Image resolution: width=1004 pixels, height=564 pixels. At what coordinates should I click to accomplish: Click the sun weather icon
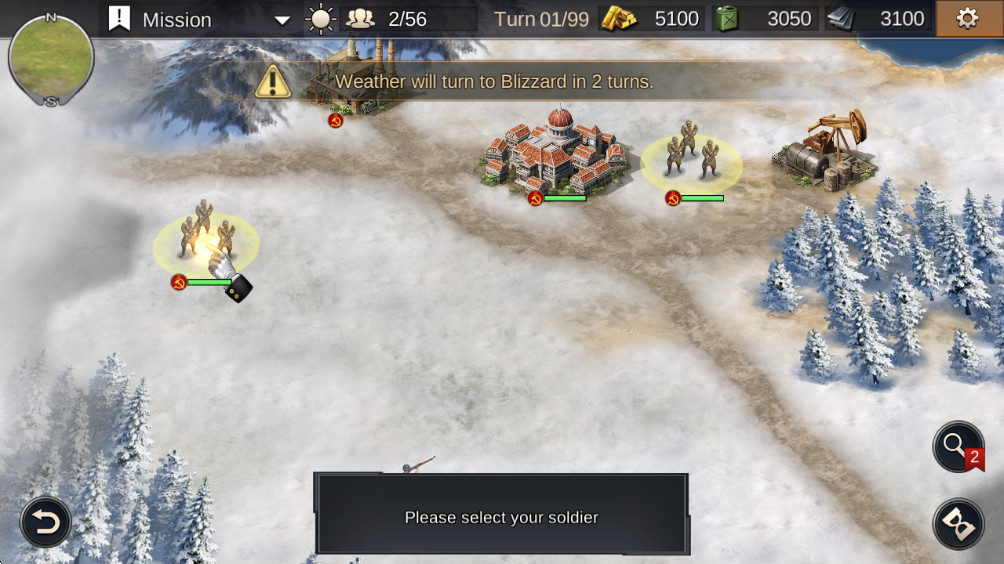tap(320, 19)
